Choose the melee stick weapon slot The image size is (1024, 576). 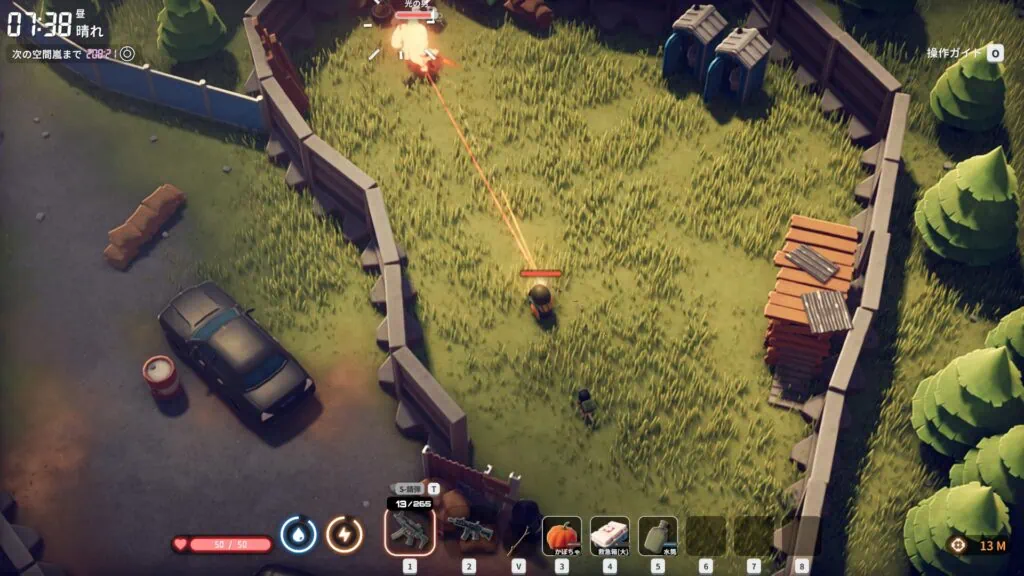[518, 534]
